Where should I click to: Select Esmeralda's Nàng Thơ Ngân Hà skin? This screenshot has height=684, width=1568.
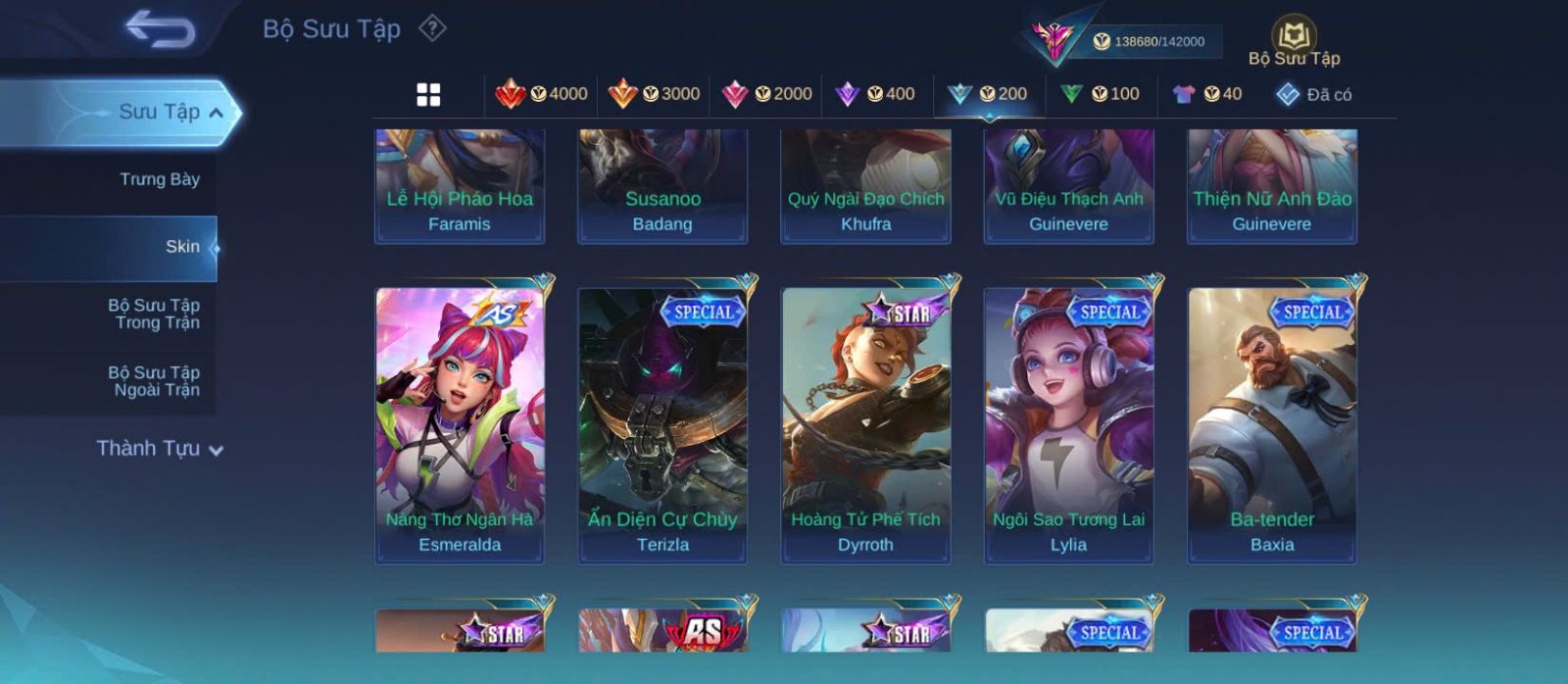click(x=460, y=425)
